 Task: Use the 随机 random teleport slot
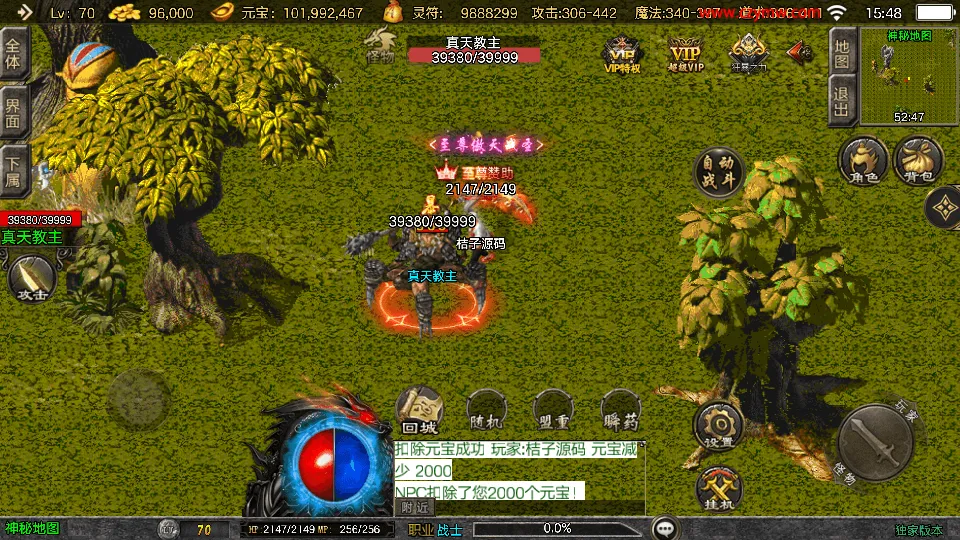click(484, 412)
